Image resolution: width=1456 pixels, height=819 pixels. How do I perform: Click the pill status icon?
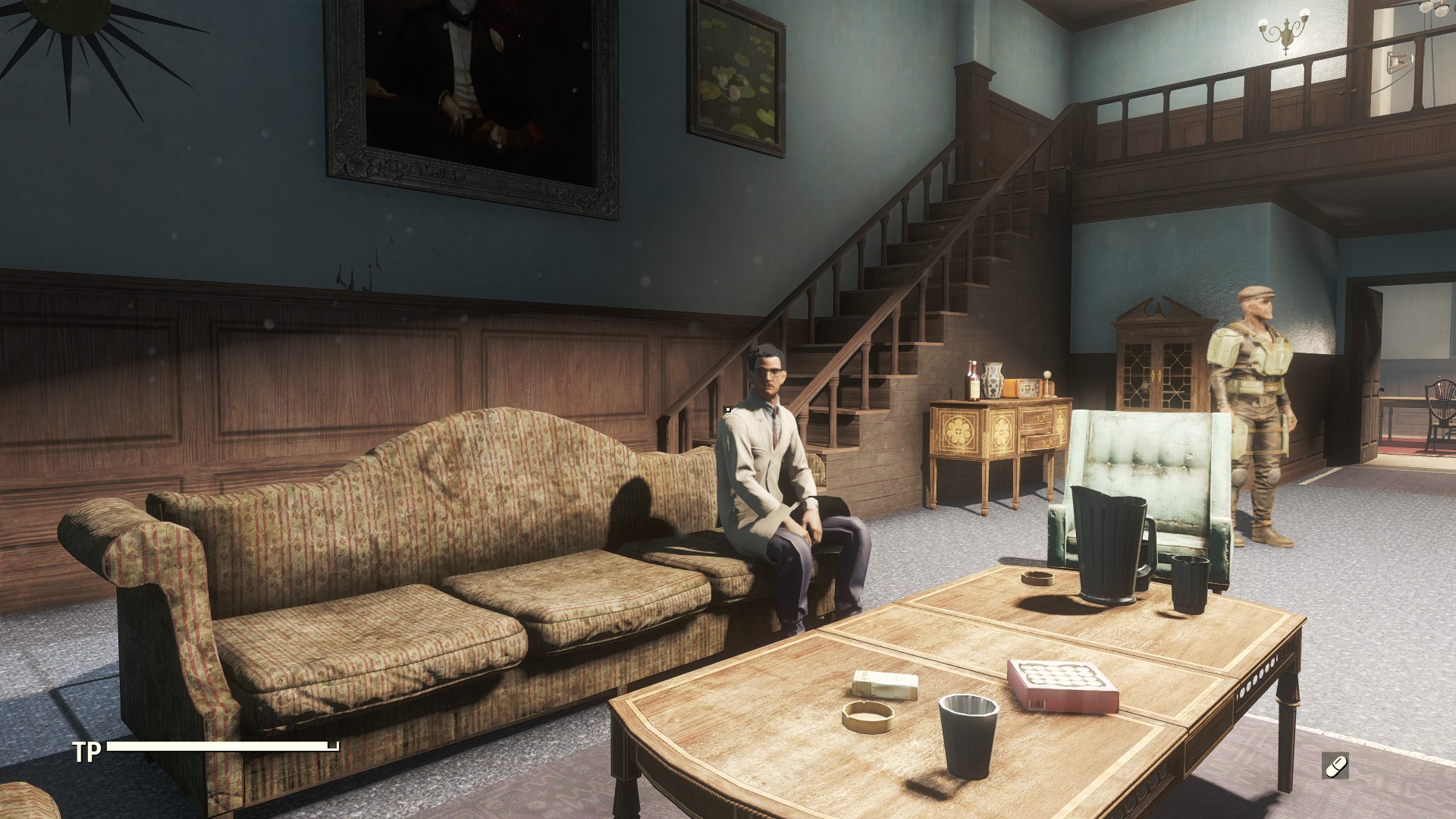tap(1335, 766)
